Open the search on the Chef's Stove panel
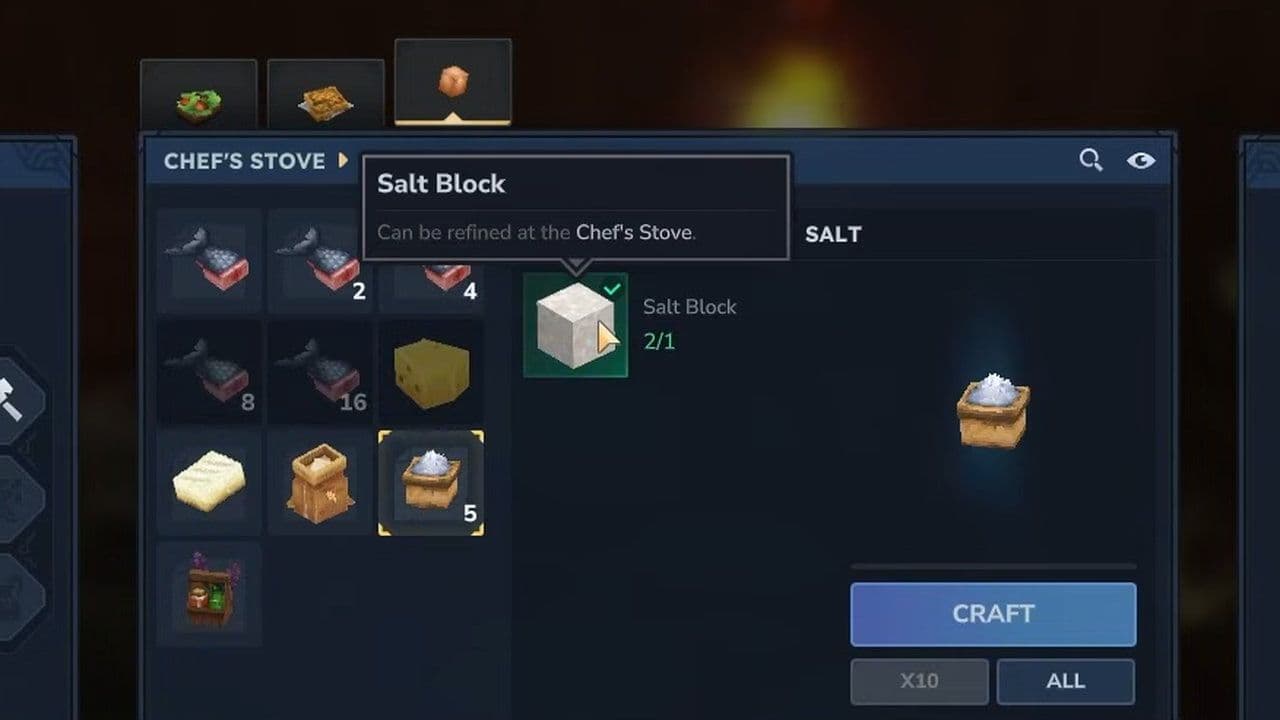 [x=1090, y=160]
